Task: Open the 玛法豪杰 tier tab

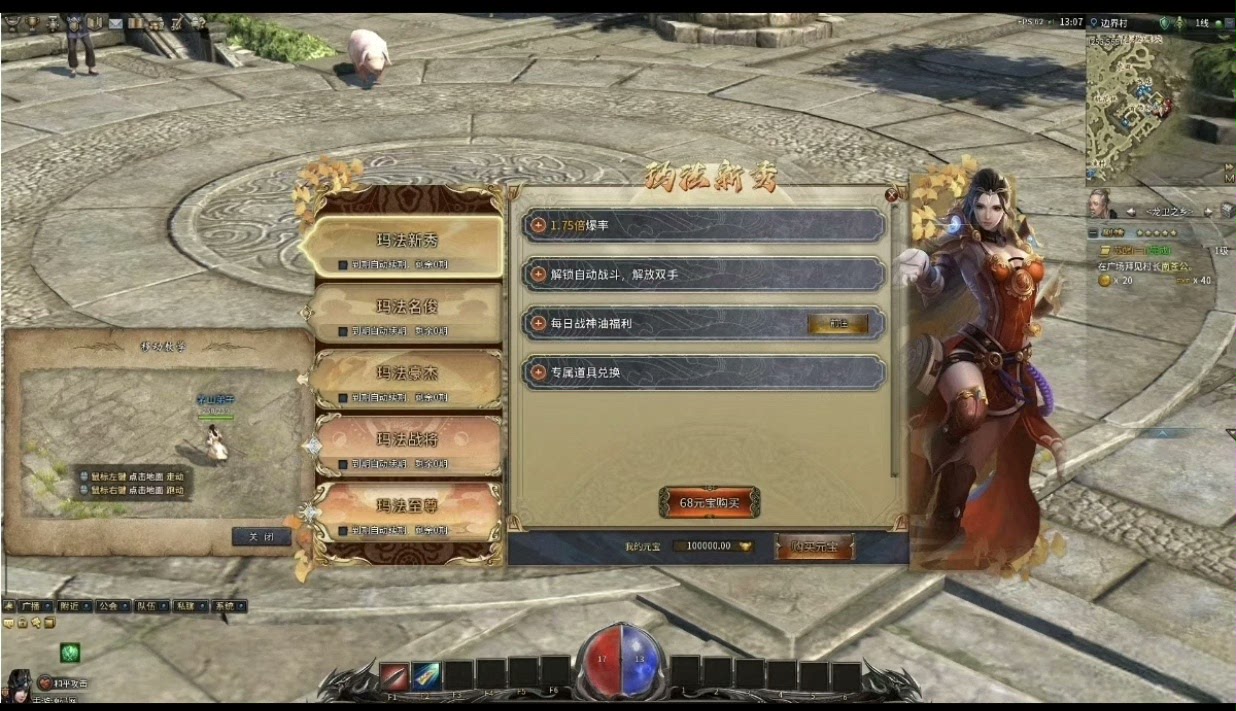Action: [x=406, y=373]
